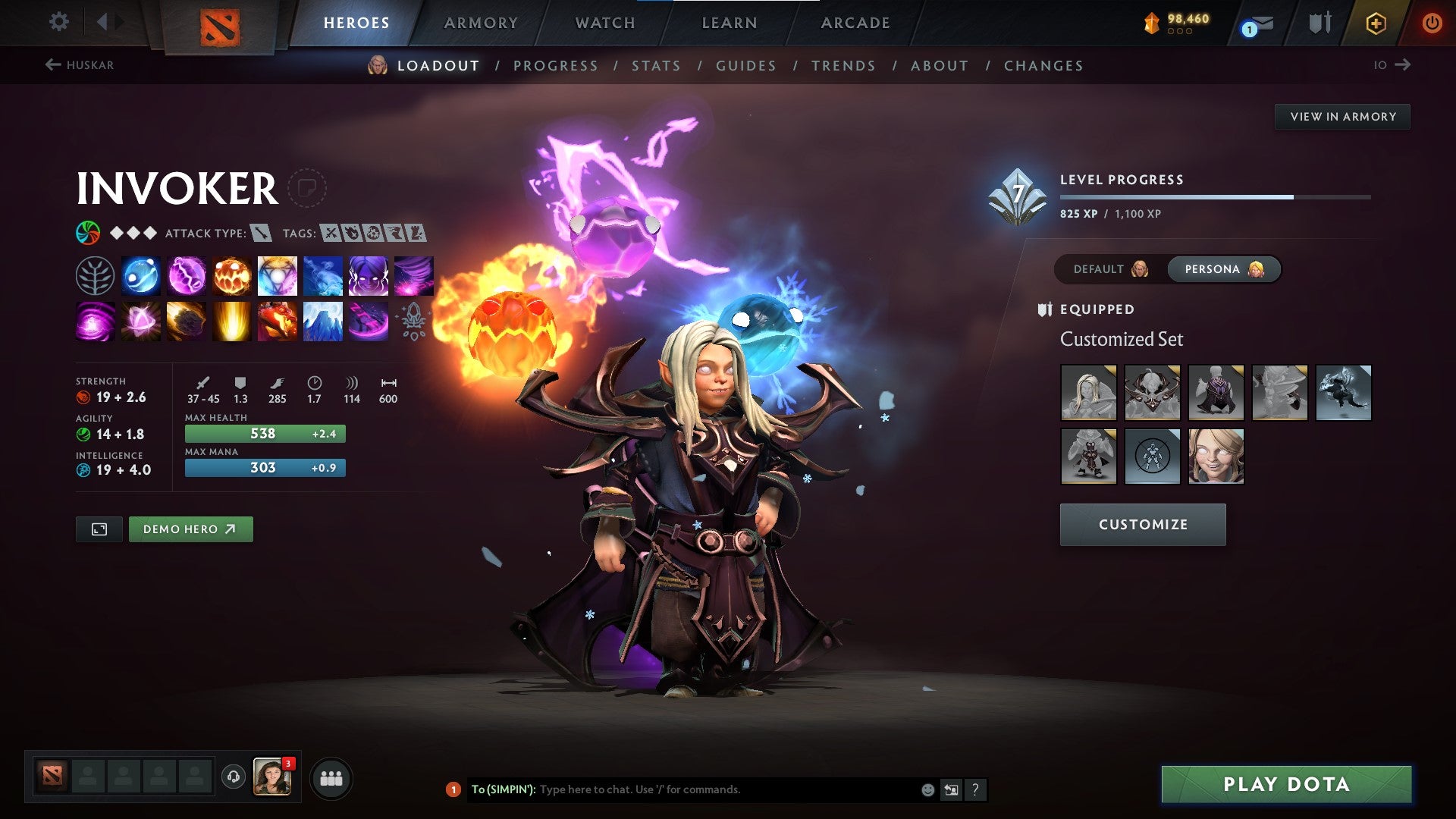This screenshot has width=1456, height=819.
Task: Click the Dota Plus hexagon icon
Action: (x=1376, y=23)
